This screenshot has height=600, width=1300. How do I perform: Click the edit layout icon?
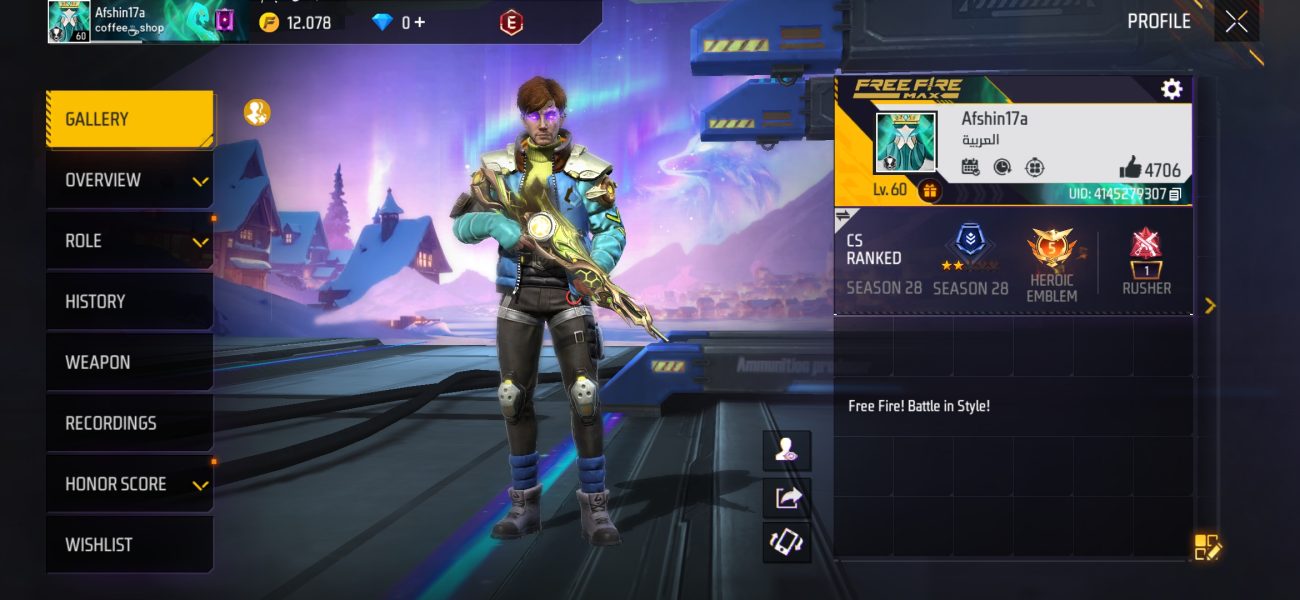point(1207,547)
